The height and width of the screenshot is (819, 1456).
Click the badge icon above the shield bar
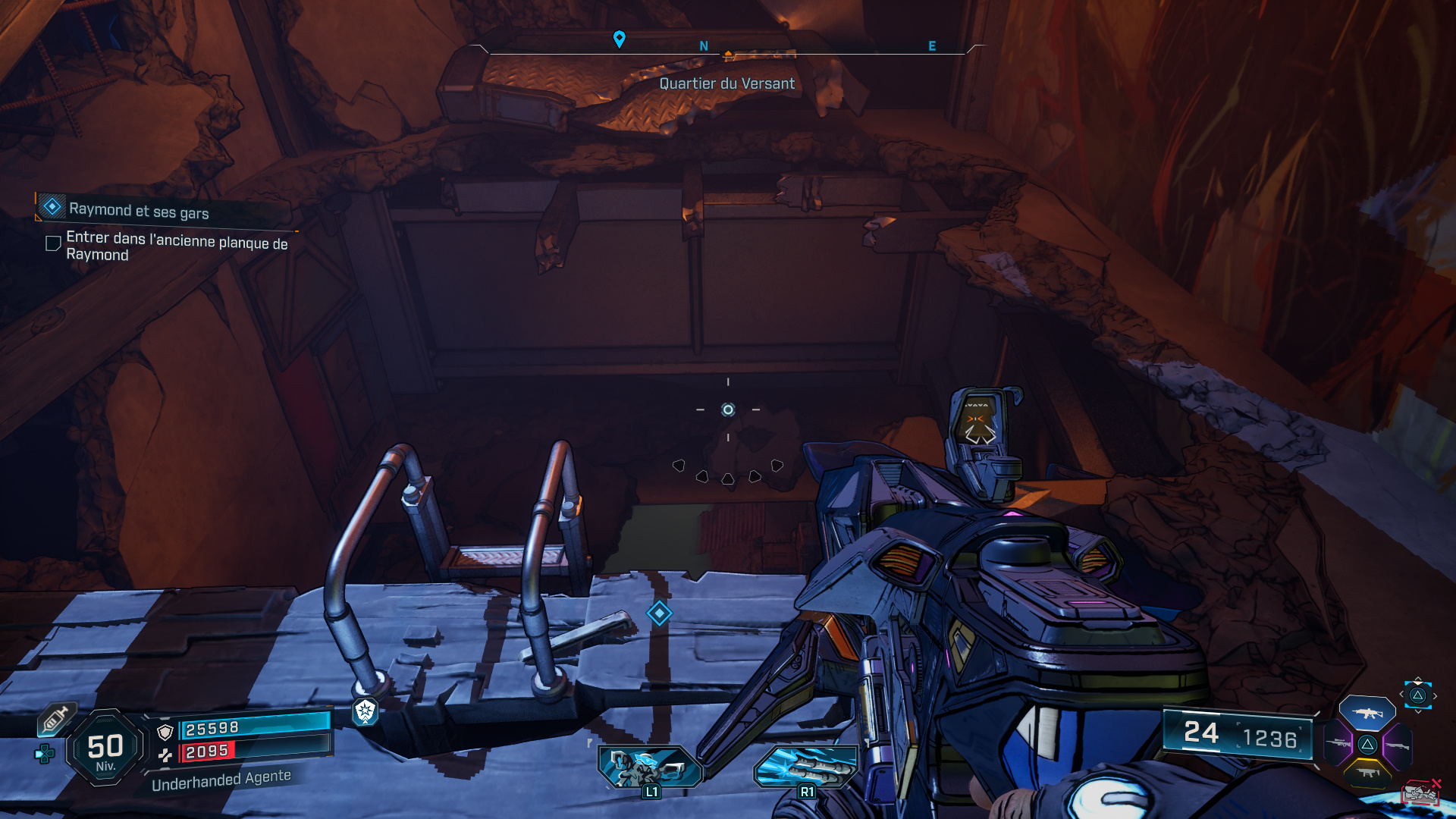(x=366, y=713)
